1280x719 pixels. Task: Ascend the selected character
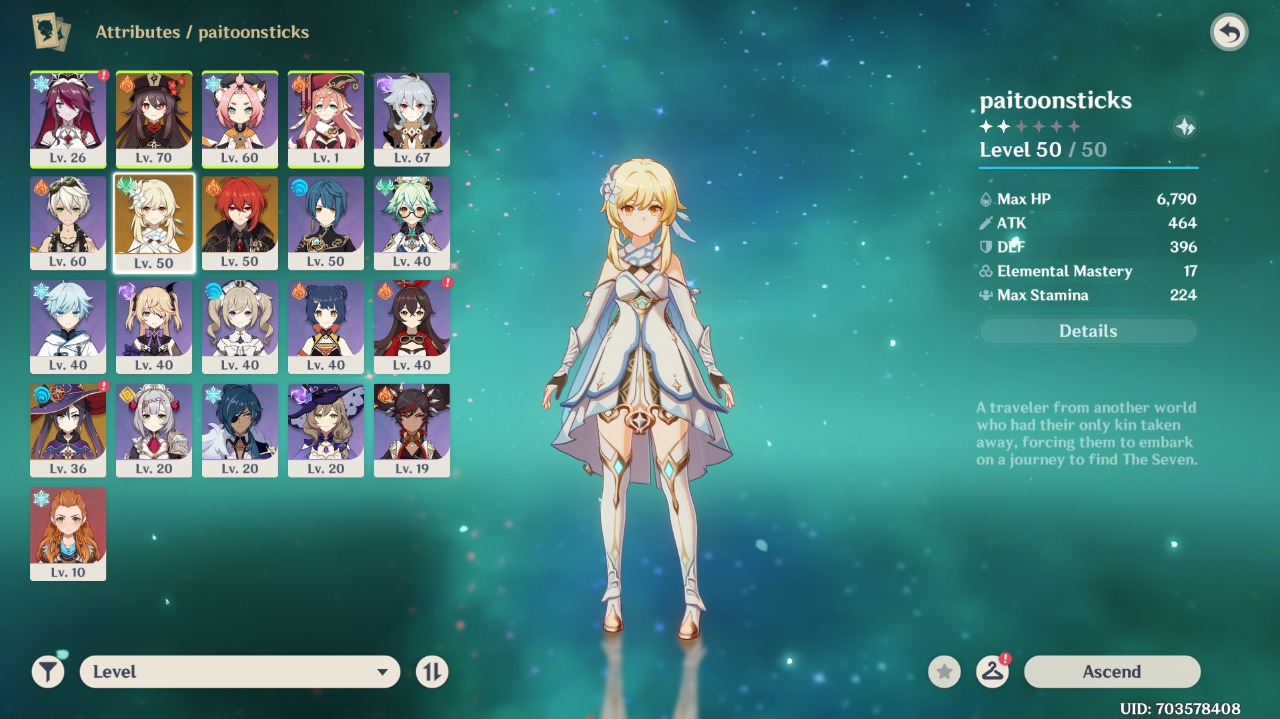1111,672
